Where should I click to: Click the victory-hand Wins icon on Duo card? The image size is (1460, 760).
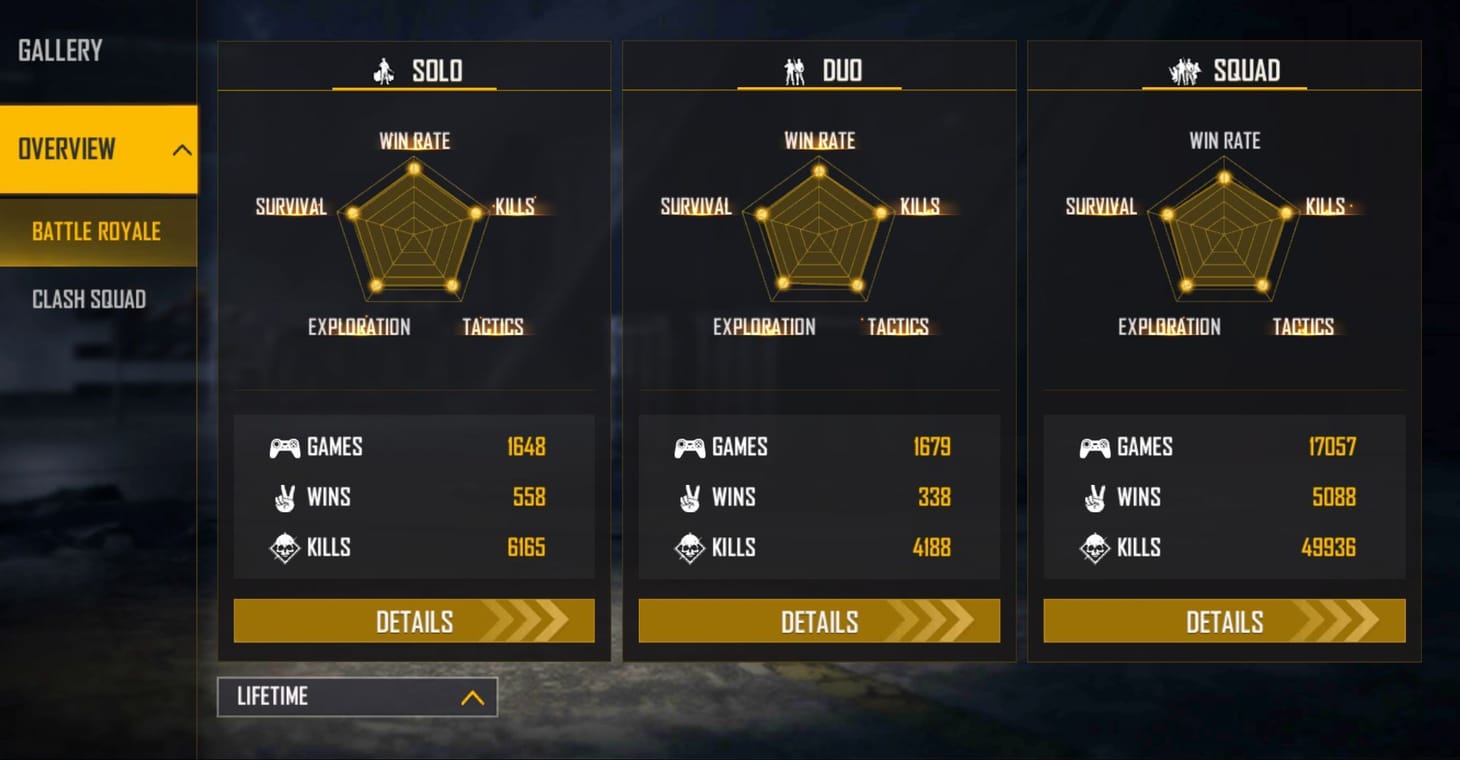[692, 497]
